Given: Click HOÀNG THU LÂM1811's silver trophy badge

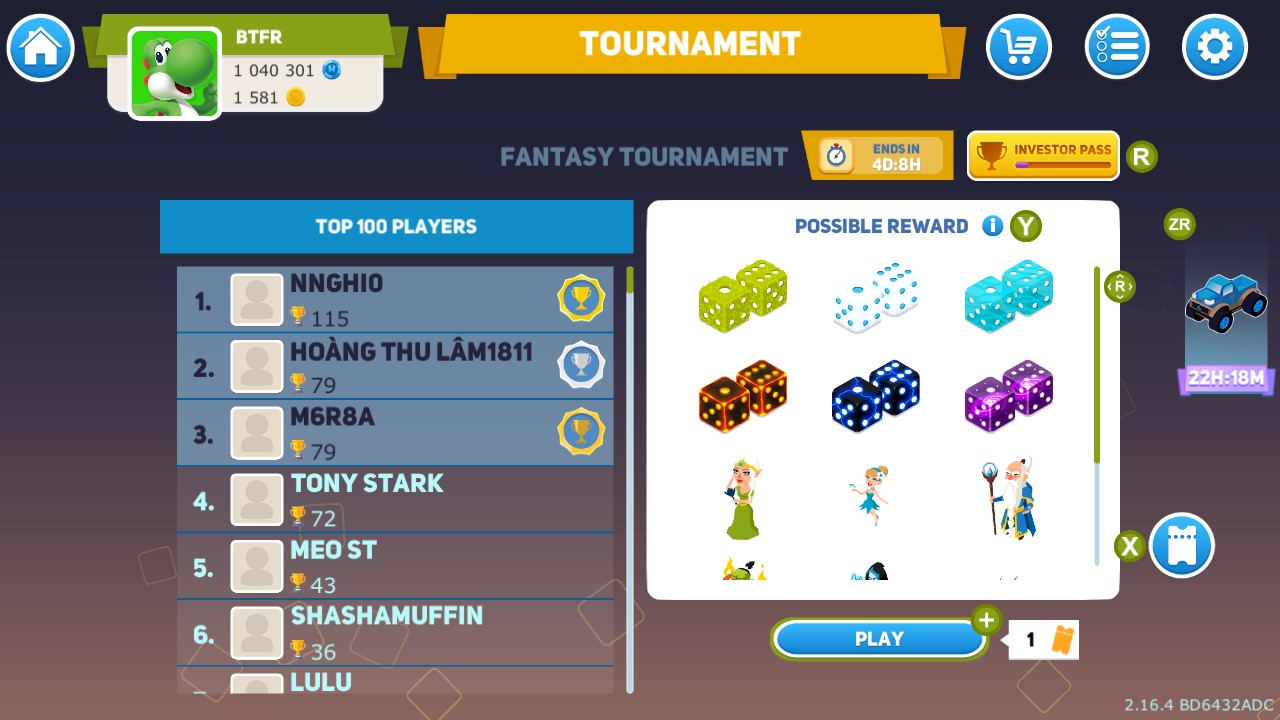Looking at the screenshot, I should (x=581, y=365).
